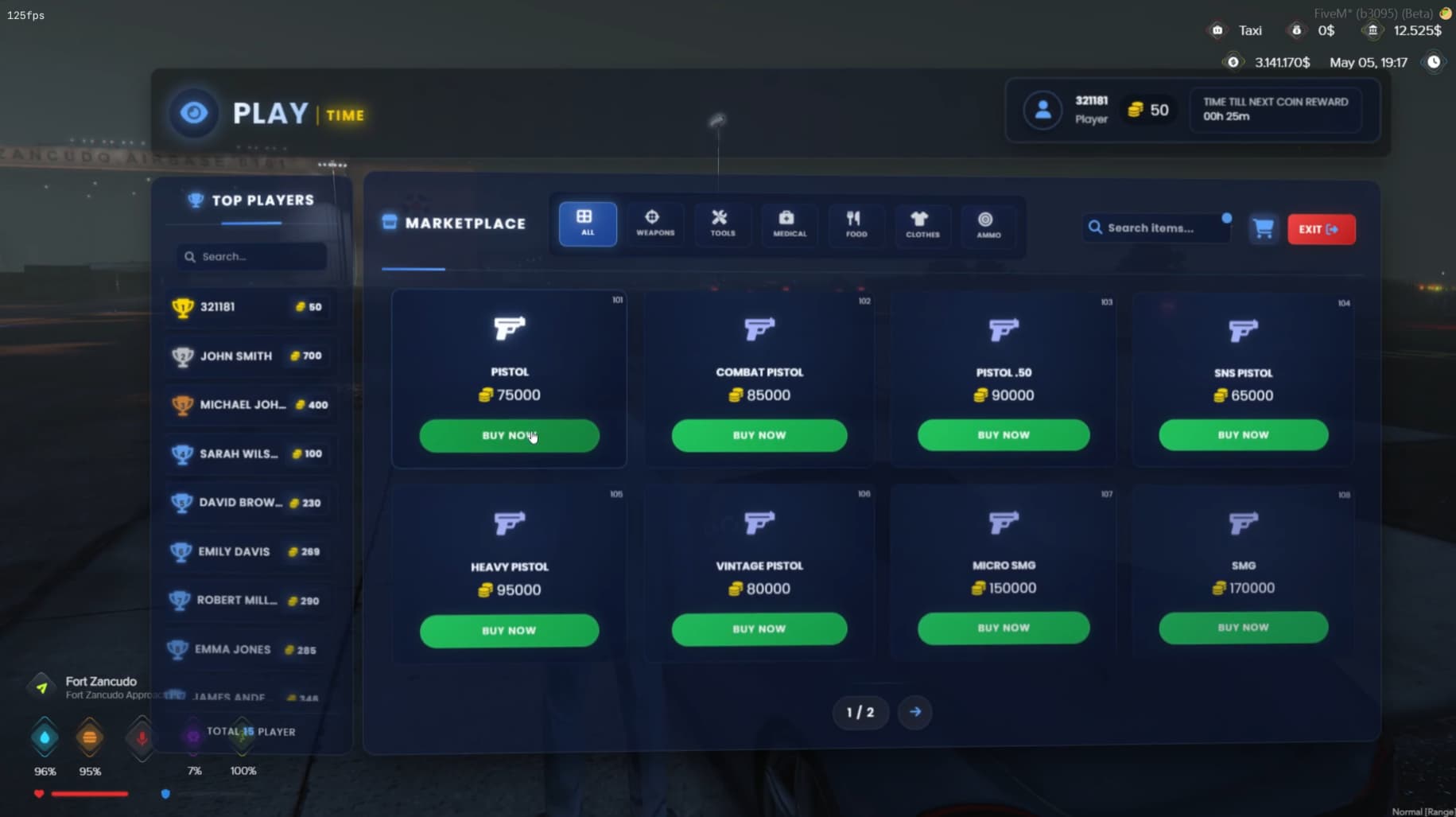
Task: Switch to the ALL category tab
Action: click(586, 224)
